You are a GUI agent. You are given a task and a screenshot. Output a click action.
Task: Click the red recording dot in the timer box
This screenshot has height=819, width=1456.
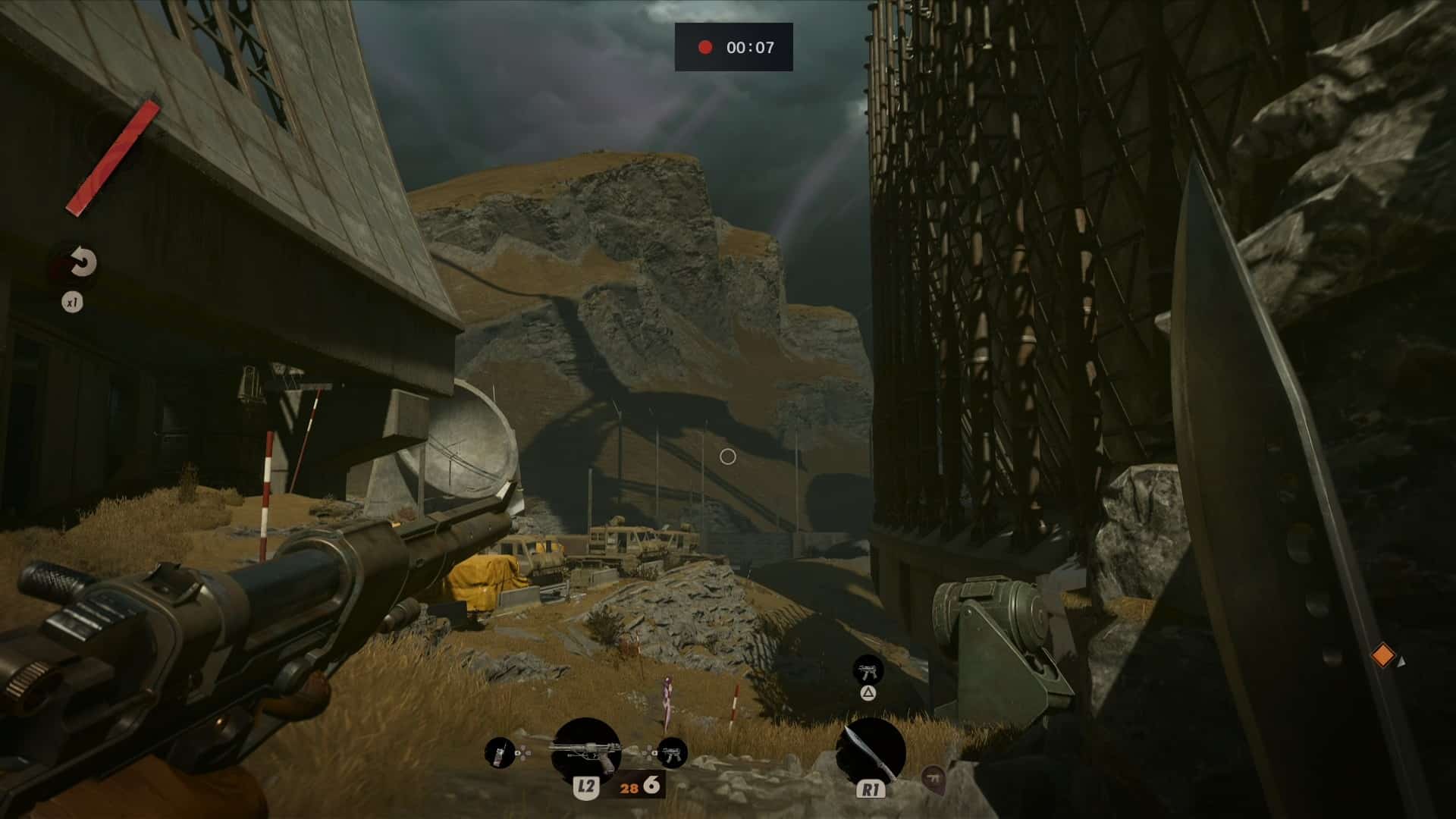click(705, 47)
